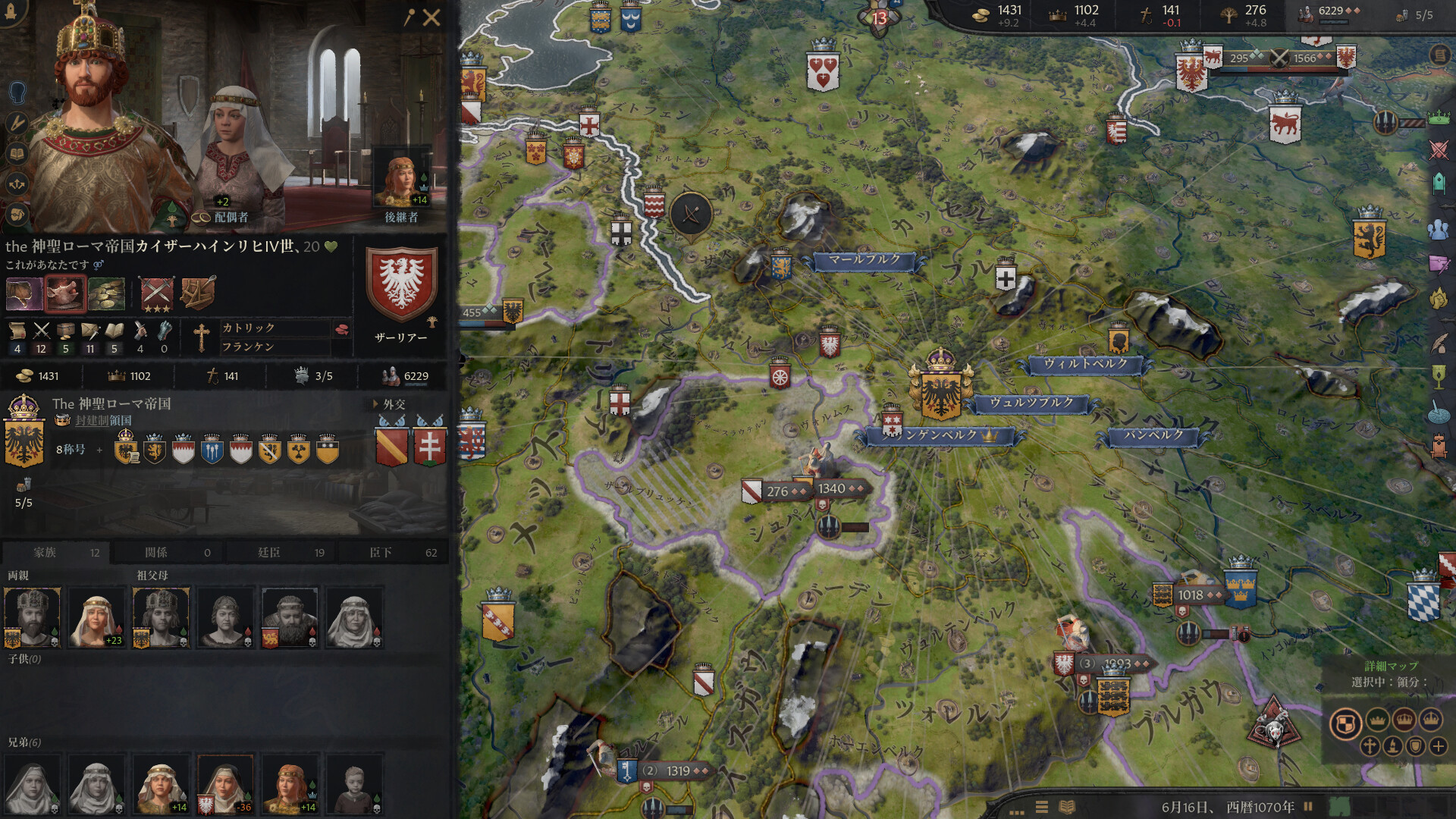This screenshot has height=819, width=1456.
Task: Toggle the chalice de jure map mode
Action: (x=1437, y=376)
